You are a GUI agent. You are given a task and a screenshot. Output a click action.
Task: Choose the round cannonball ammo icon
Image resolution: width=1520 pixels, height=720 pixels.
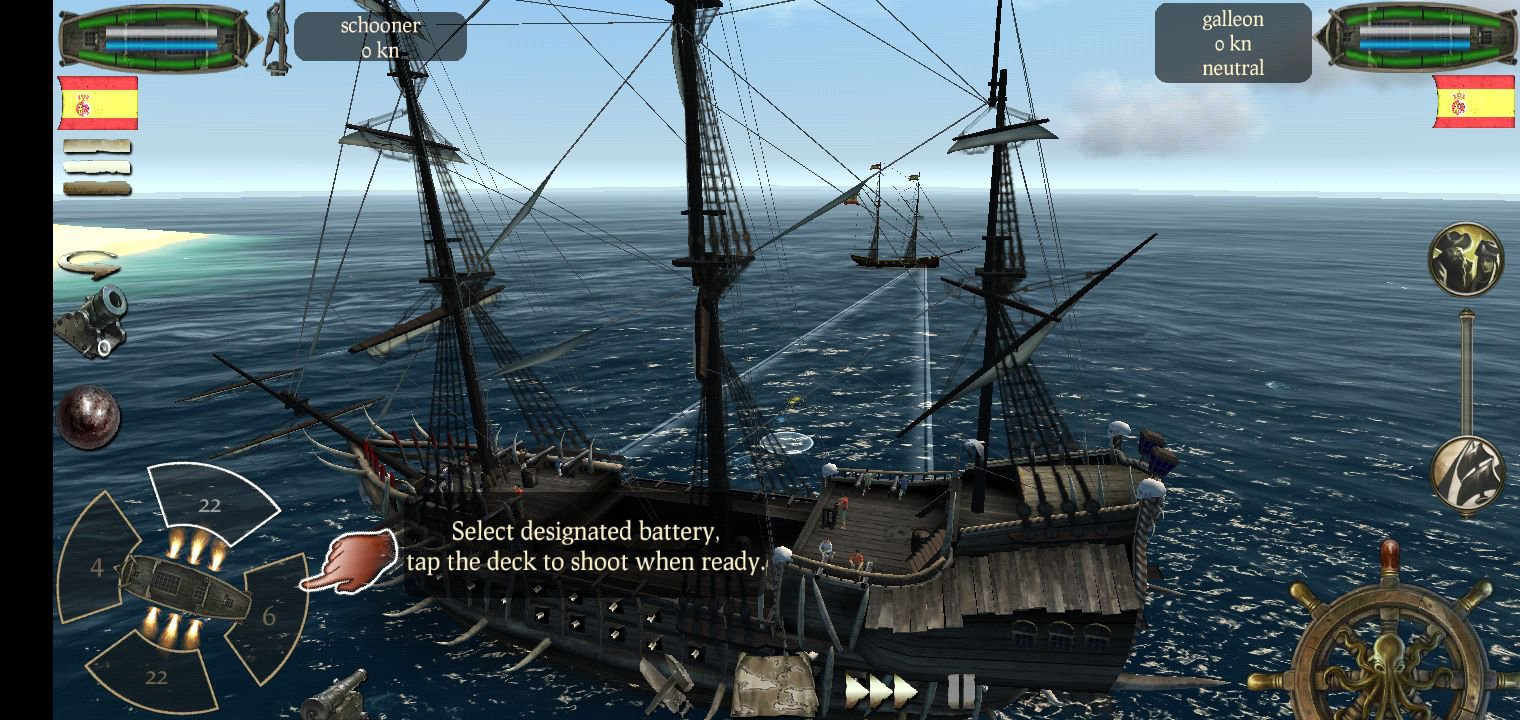tap(89, 417)
